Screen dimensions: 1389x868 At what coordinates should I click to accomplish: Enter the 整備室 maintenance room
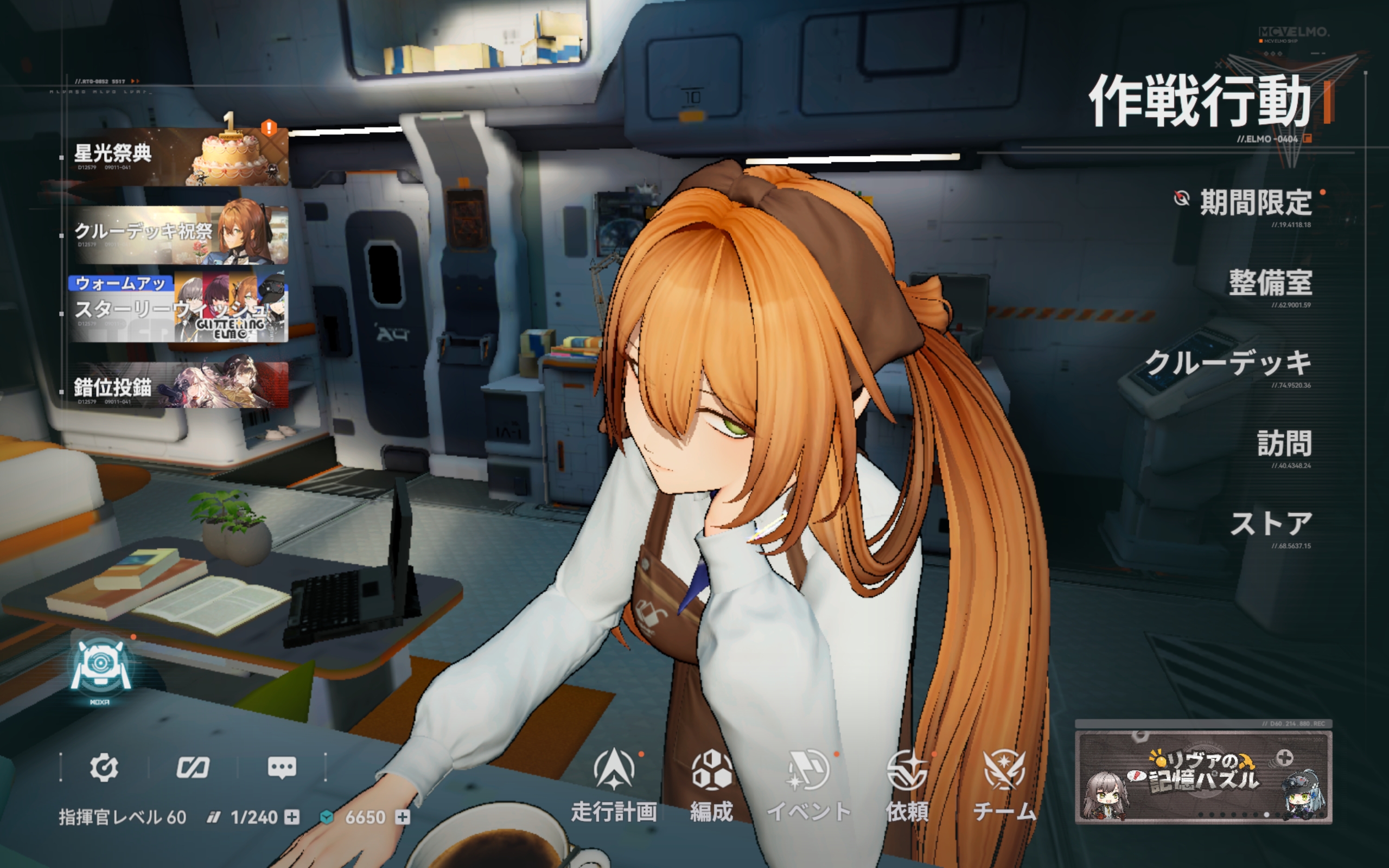click(1270, 283)
